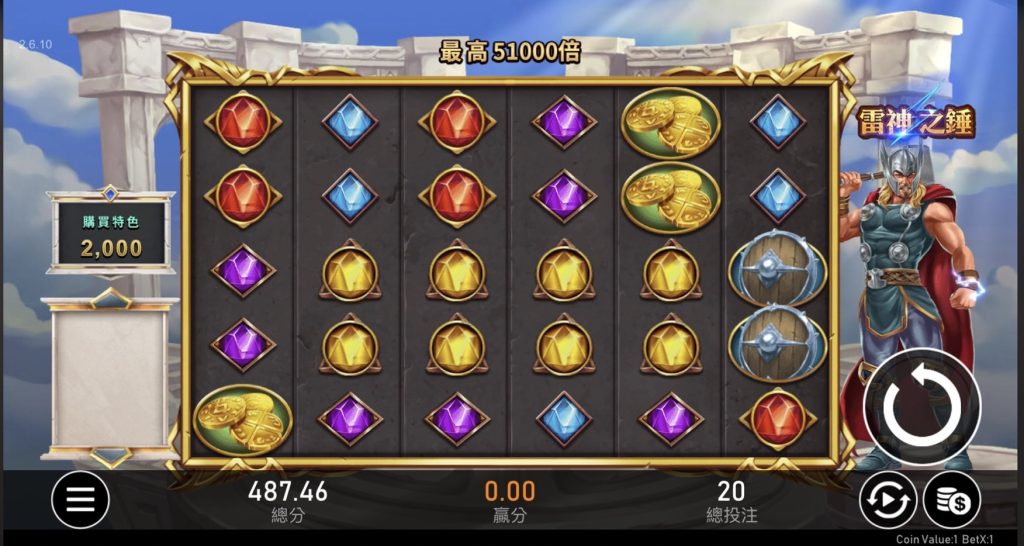1024x546 pixels.
Task: Spin the reels with the circular arrow button
Action: (921, 408)
